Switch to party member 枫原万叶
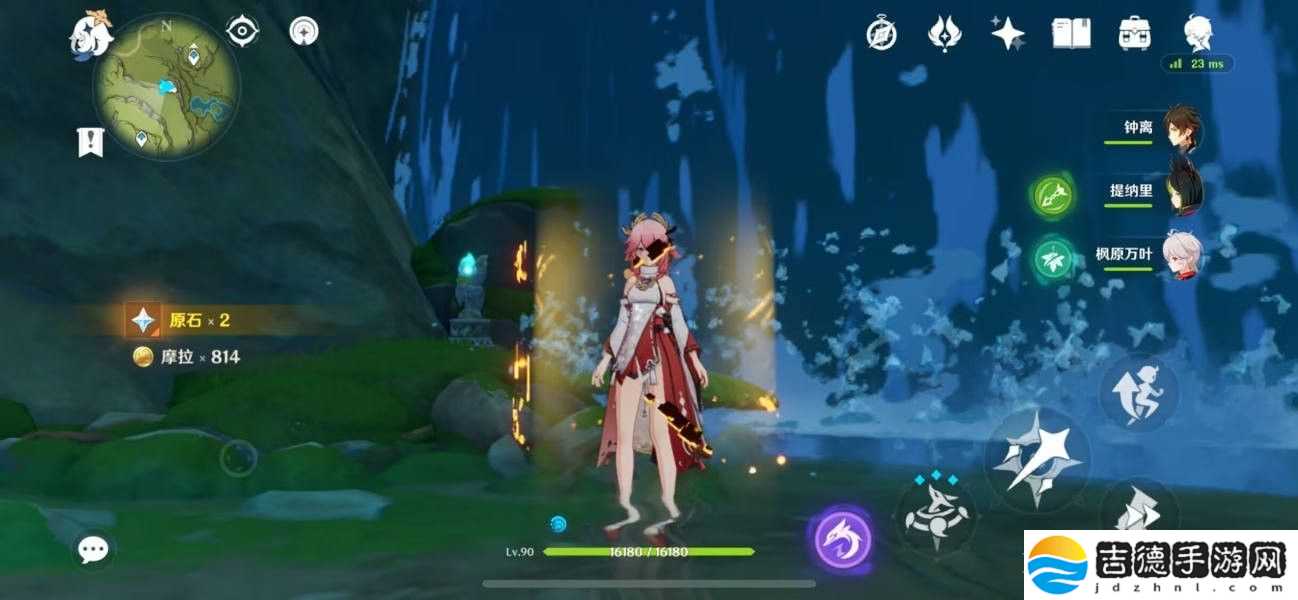Screen dimensions: 1298x600 (1183, 255)
